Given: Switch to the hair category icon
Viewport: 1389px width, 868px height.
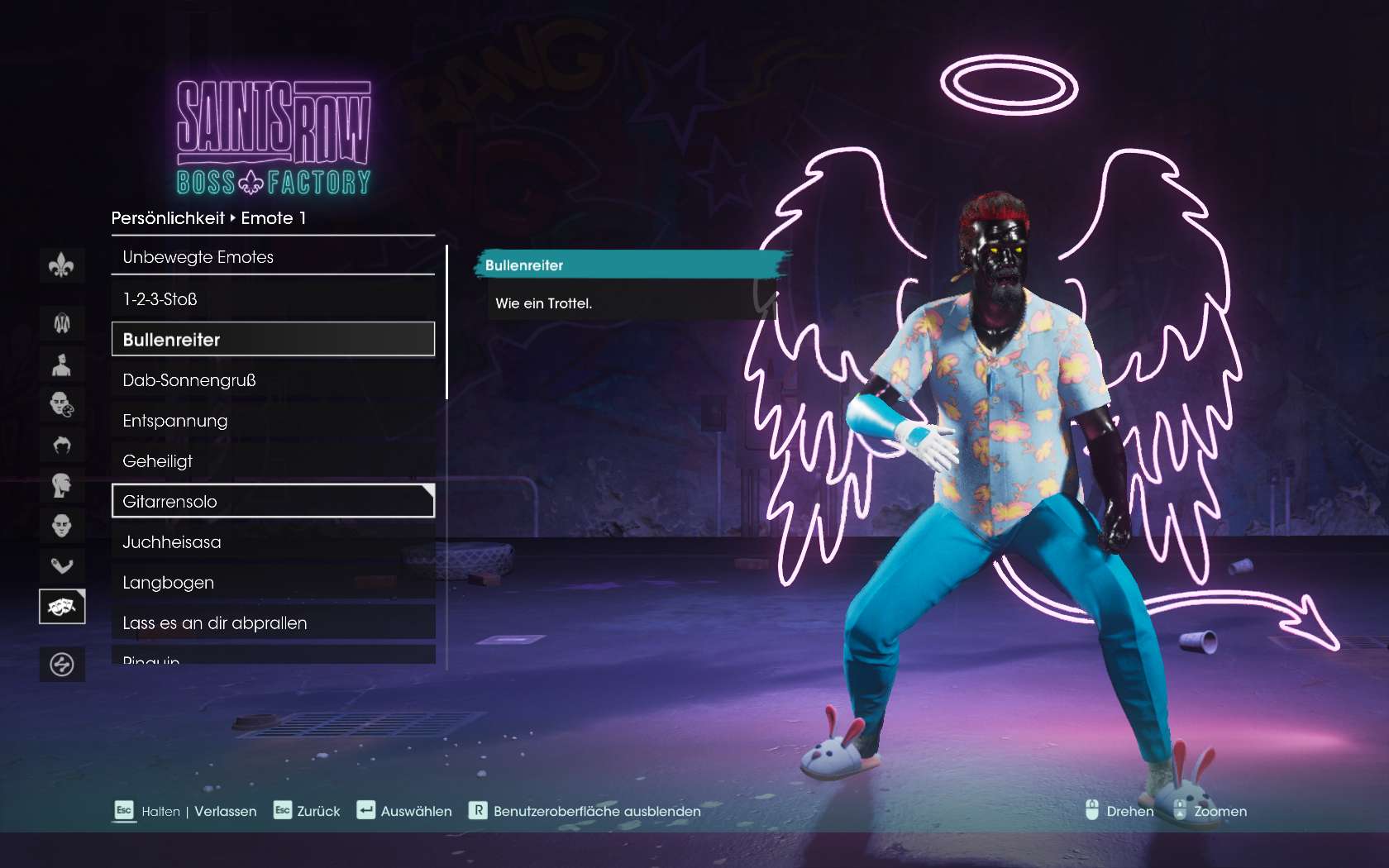Looking at the screenshot, I should pyautogui.click(x=62, y=445).
